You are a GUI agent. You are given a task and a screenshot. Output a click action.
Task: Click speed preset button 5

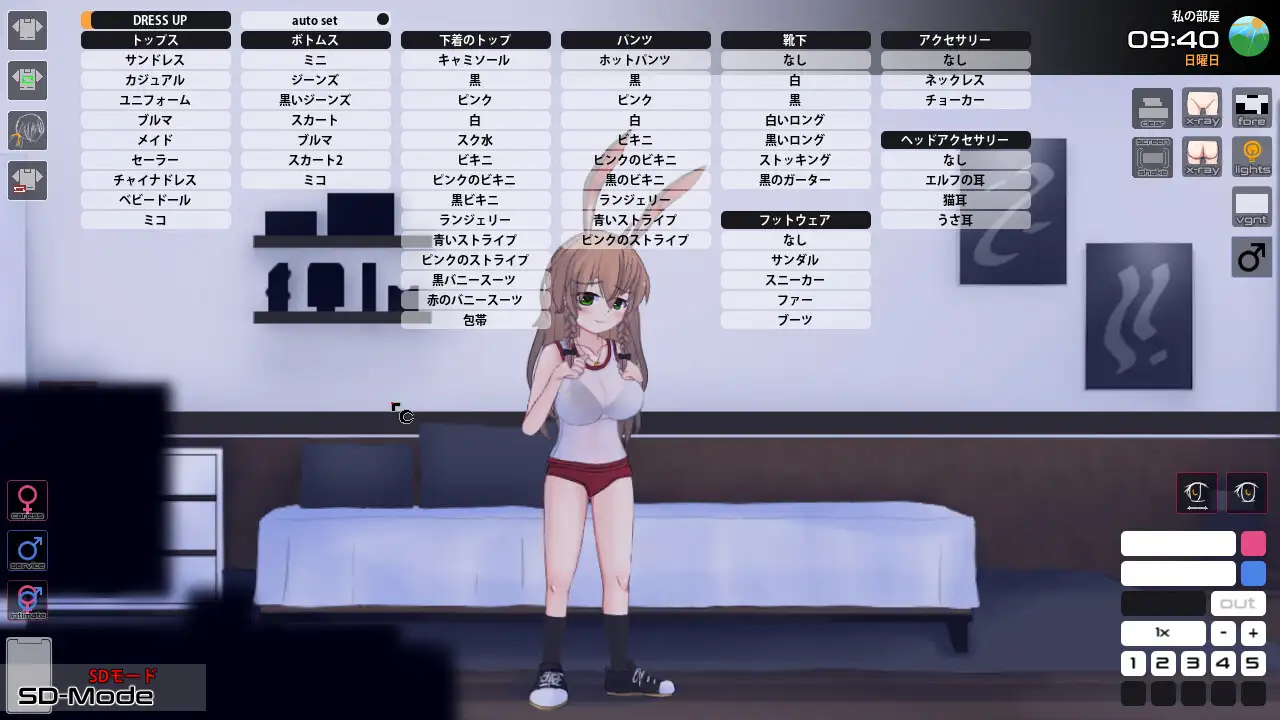pyautogui.click(x=1252, y=663)
